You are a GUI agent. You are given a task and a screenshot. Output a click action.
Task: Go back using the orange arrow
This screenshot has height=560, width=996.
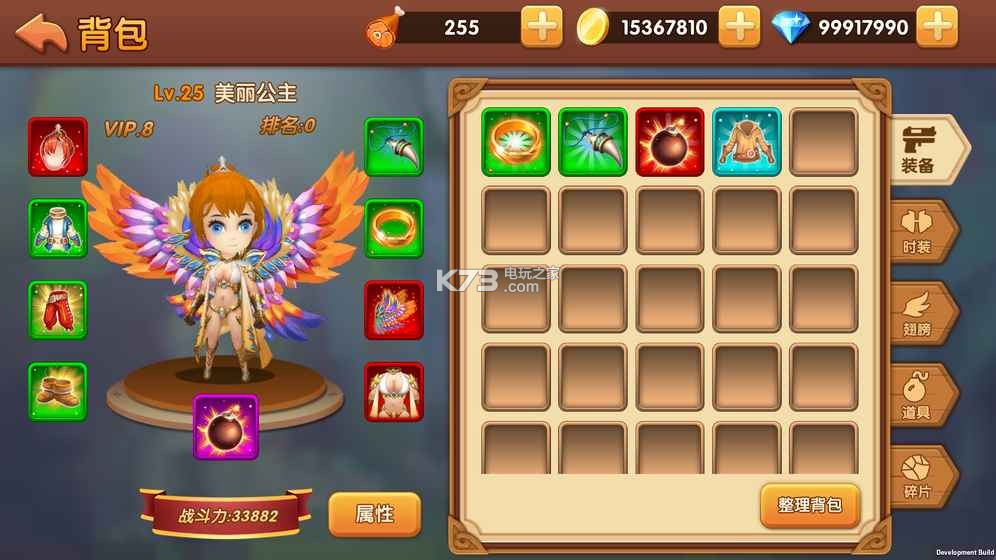(x=41, y=32)
